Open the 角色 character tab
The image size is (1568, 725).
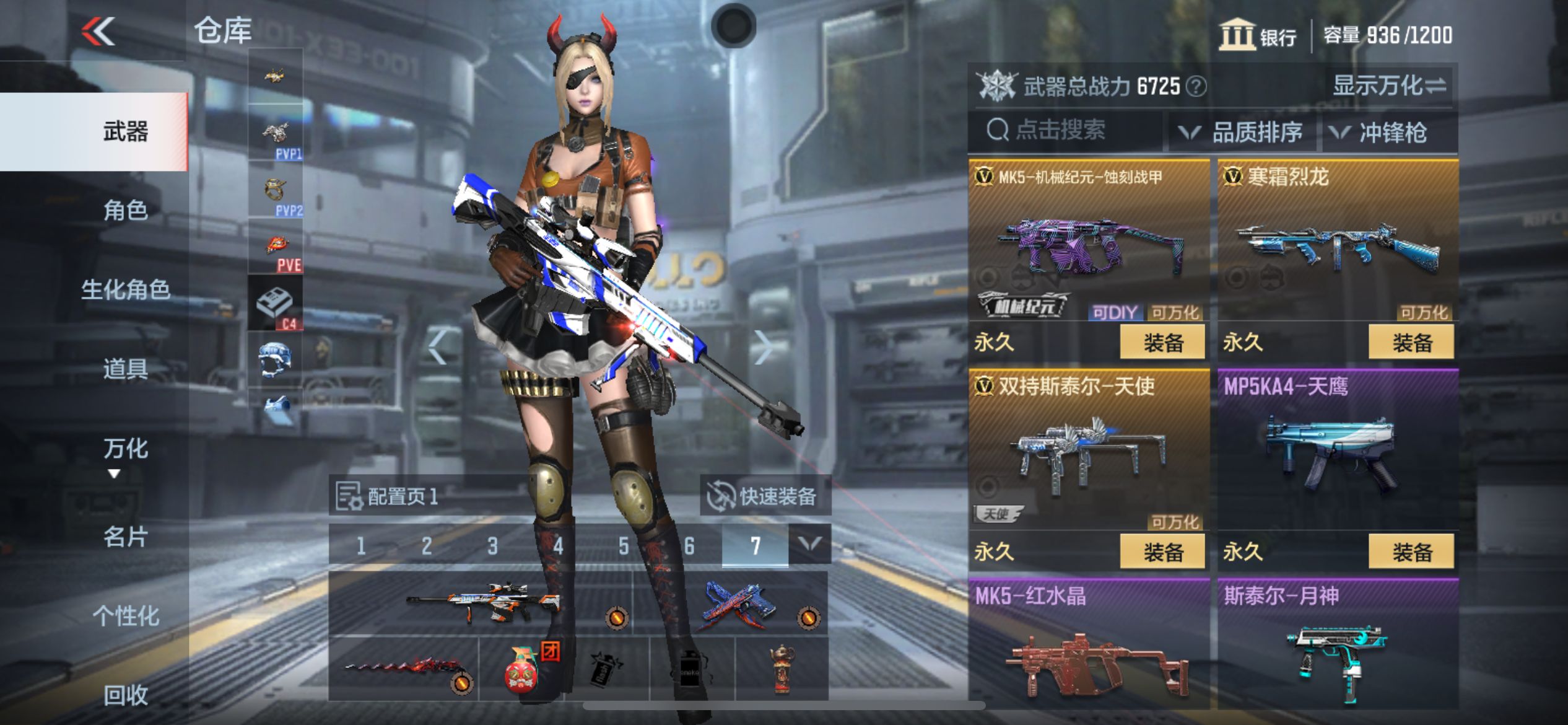(126, 211)
